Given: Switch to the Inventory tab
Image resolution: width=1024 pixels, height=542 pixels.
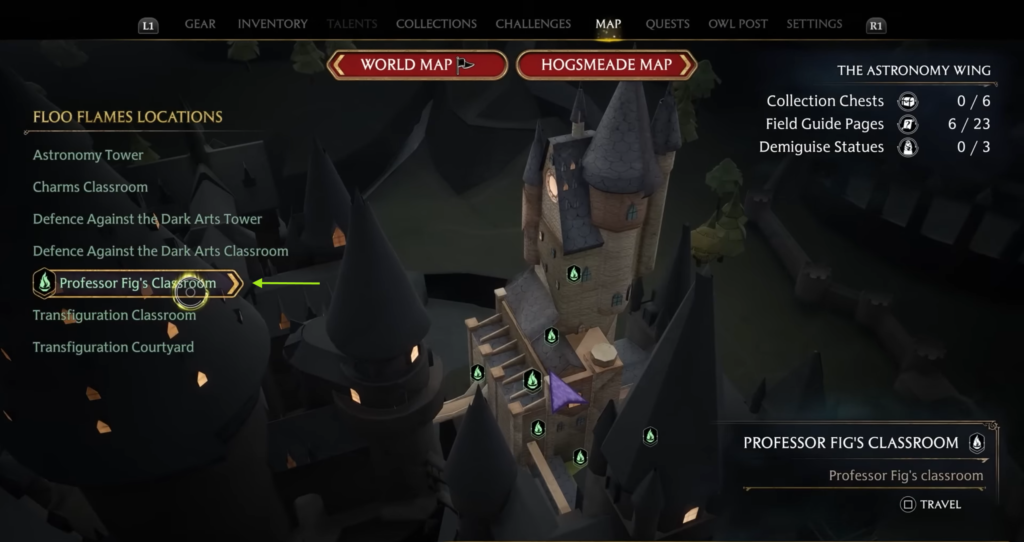Looking at the screenshot, I should 270,24.
